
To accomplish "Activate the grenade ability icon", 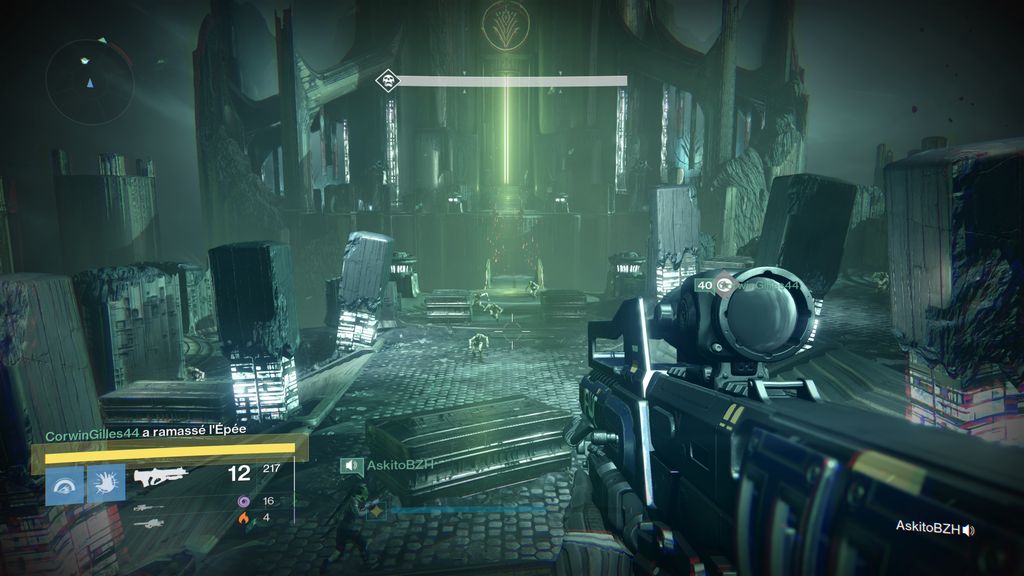I will click(65, 485).
